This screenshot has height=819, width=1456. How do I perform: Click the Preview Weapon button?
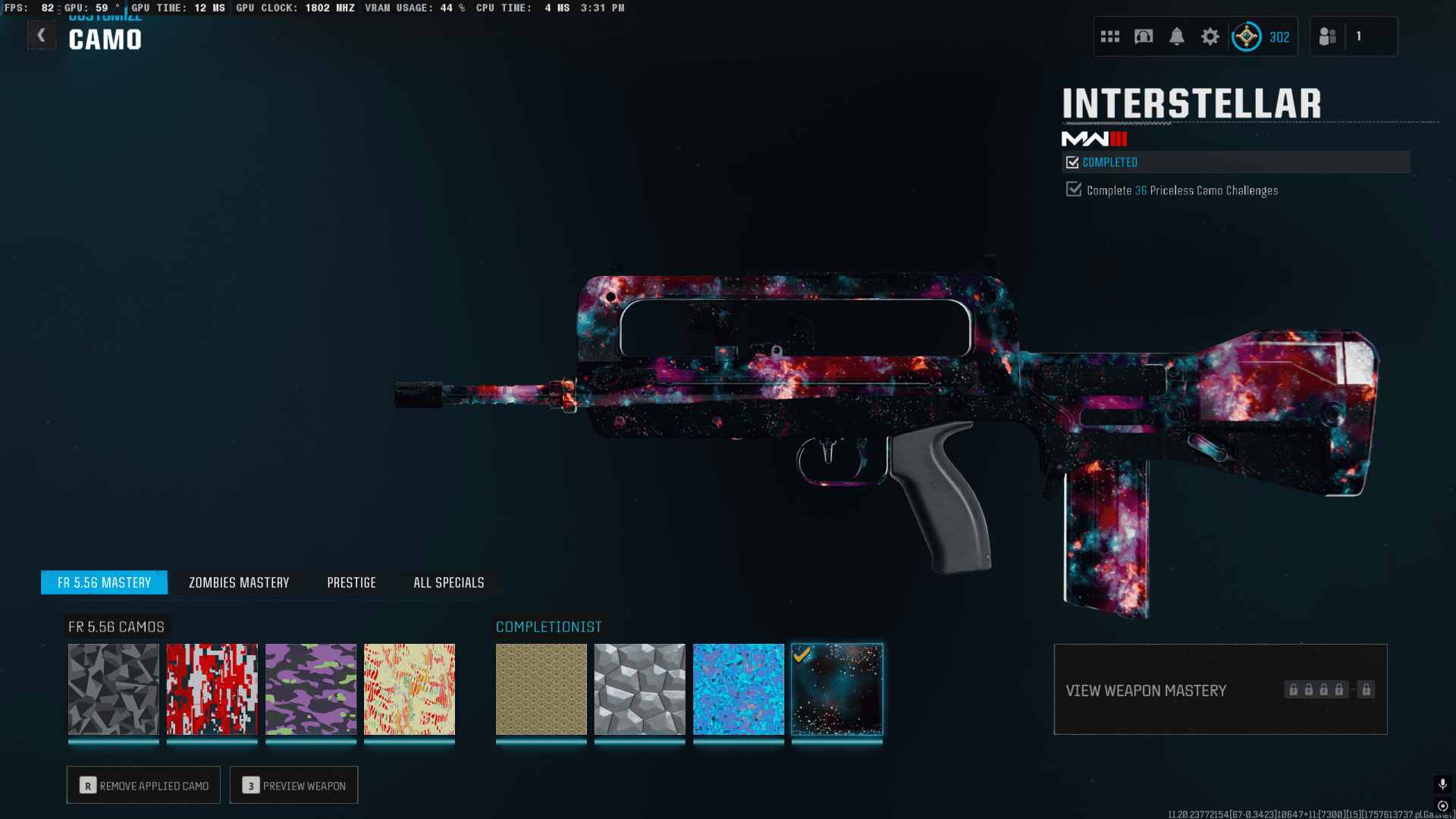(293, 785)
